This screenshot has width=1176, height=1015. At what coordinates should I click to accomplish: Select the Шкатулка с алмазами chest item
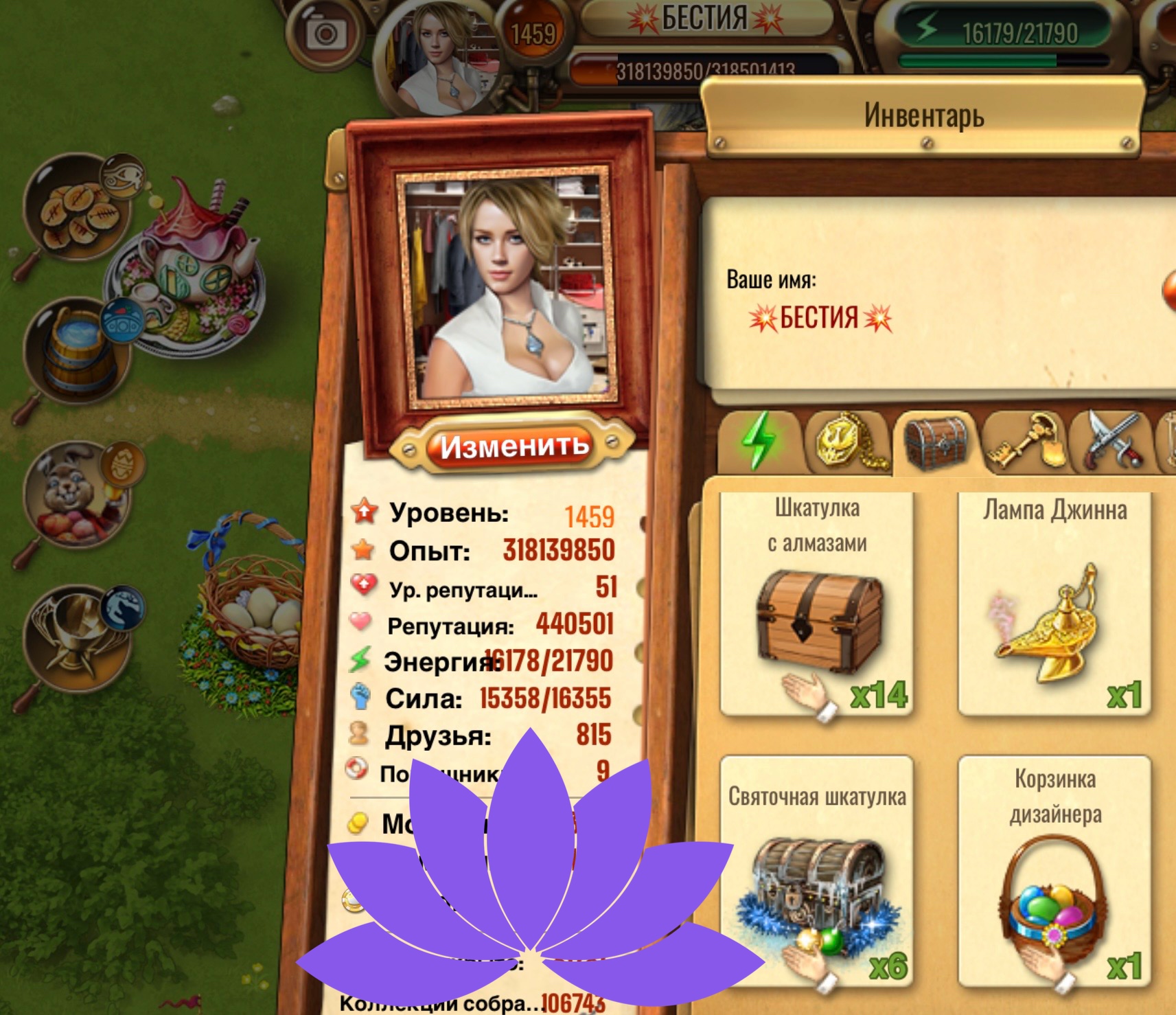(817, 604)
